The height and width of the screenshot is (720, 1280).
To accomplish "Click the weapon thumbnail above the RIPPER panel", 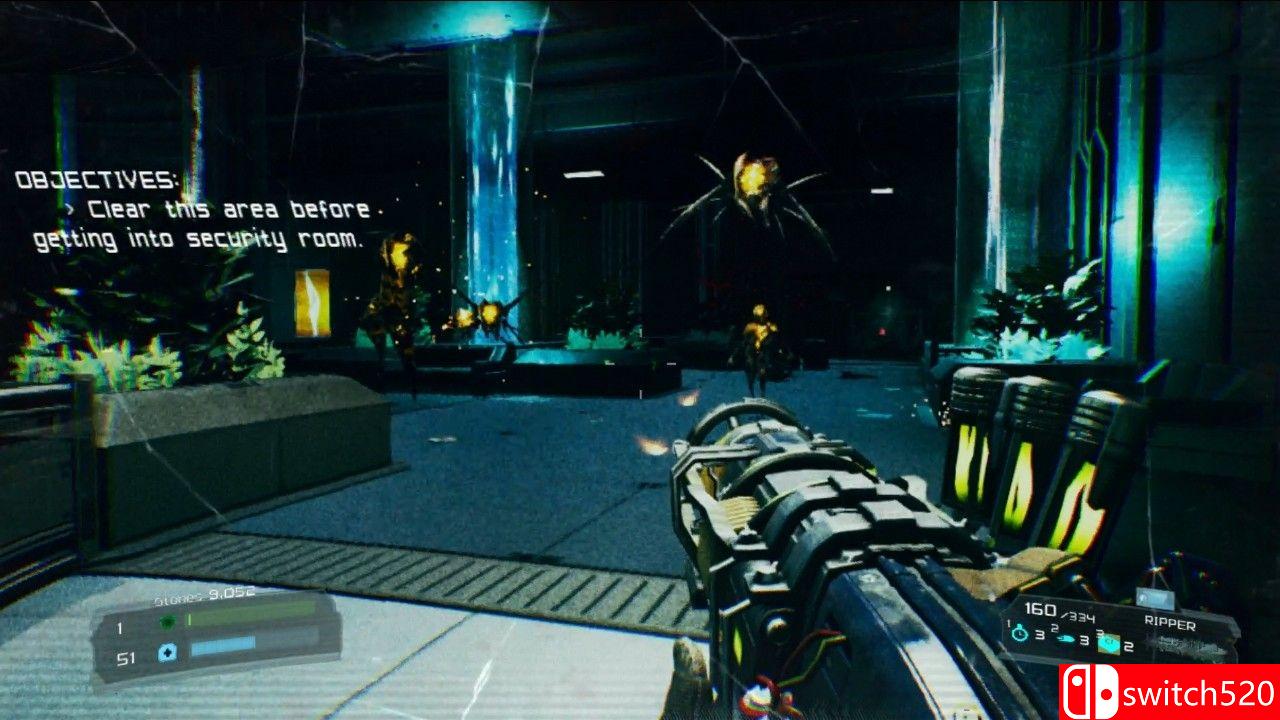I will [x=1155, y=600].
